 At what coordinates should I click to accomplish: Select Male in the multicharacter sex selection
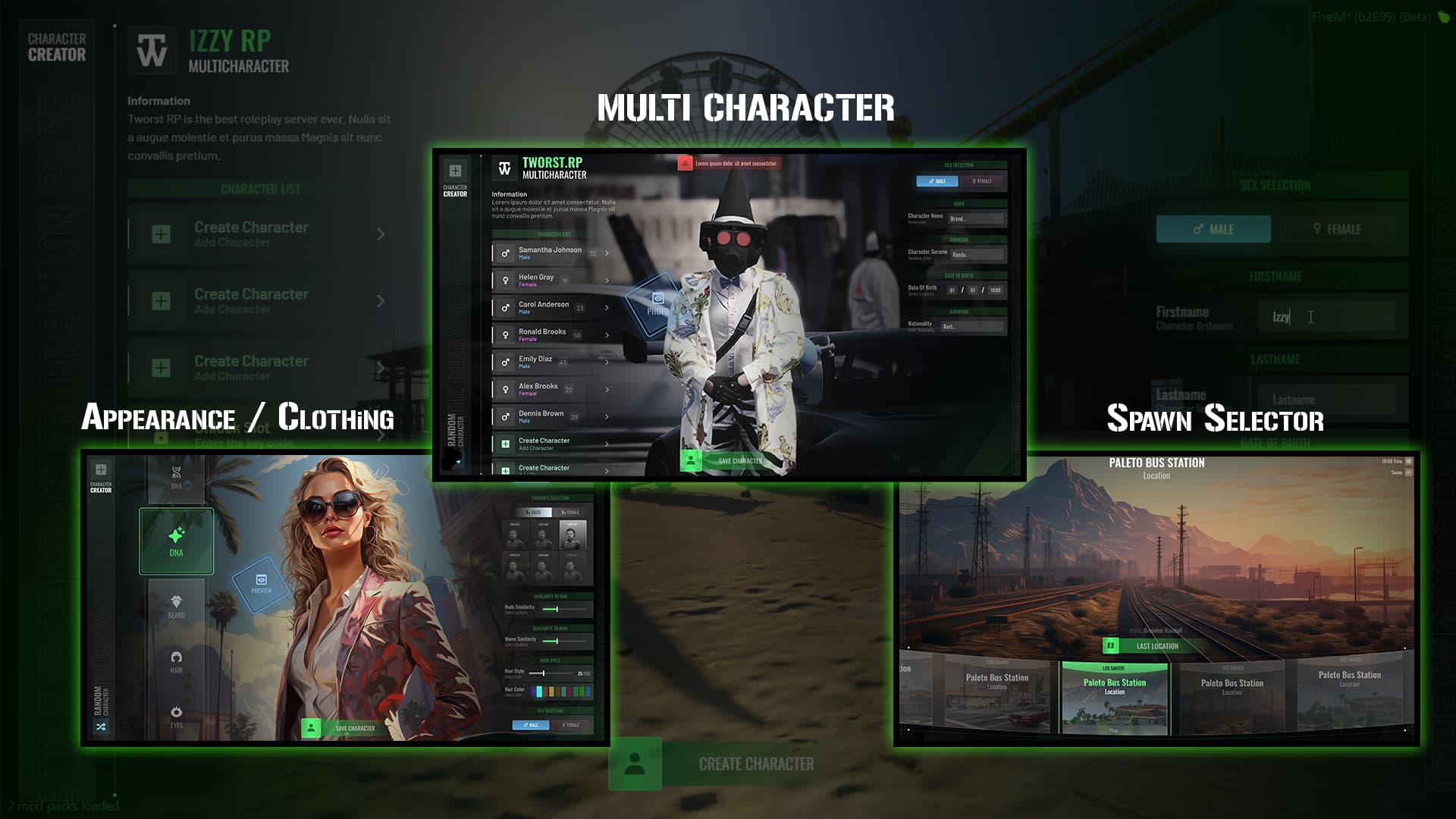pyautogui.click(x=937, y=181)
